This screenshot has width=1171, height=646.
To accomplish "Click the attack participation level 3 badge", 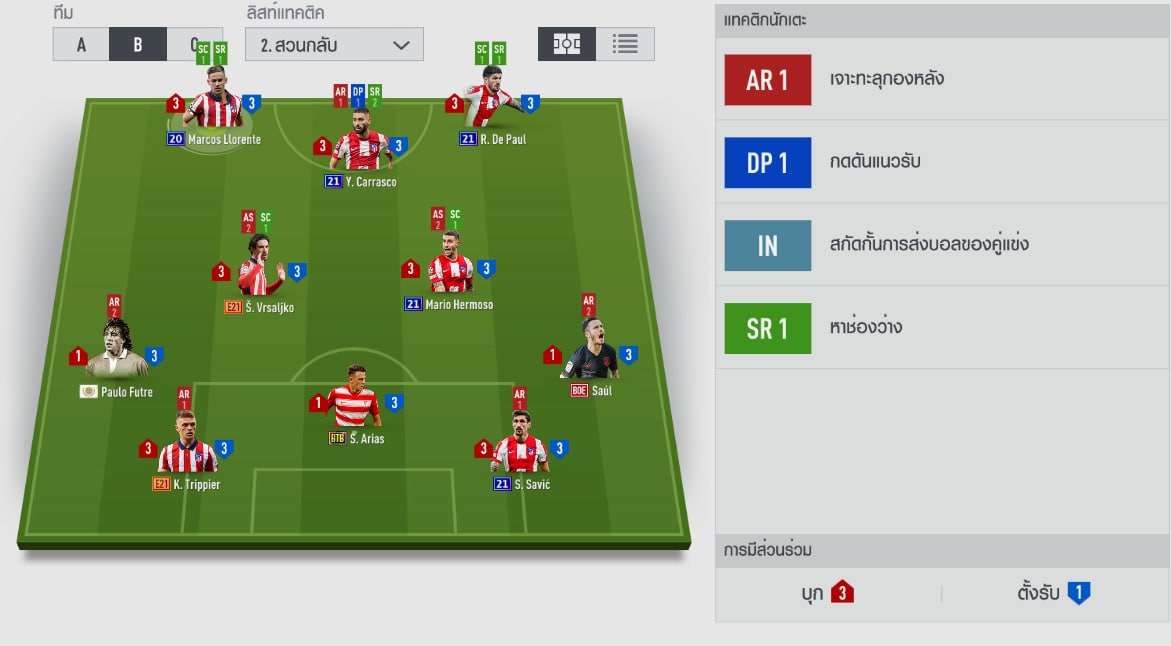I will 842,593.
